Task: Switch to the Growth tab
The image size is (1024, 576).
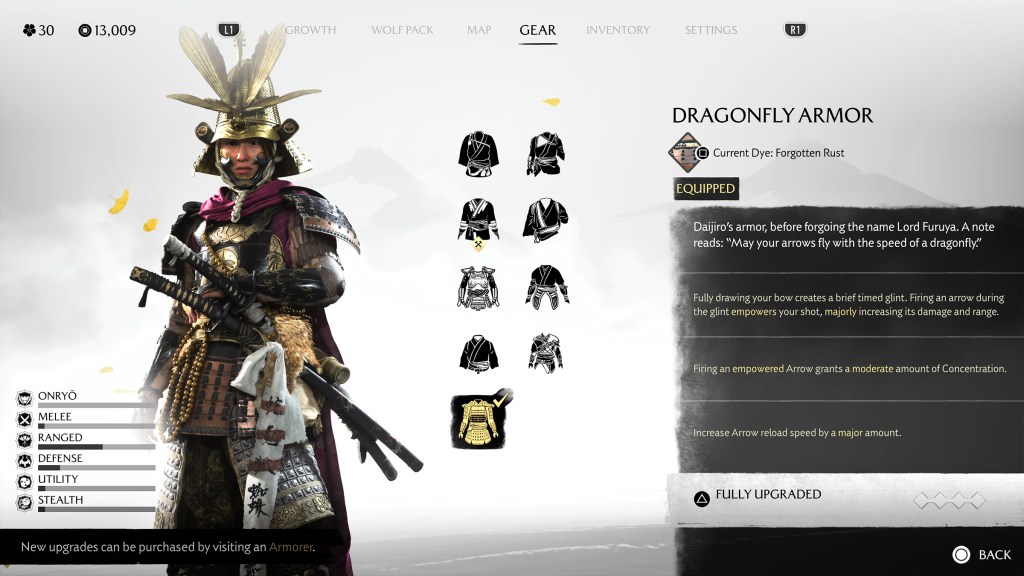Action: pos(310,30)
